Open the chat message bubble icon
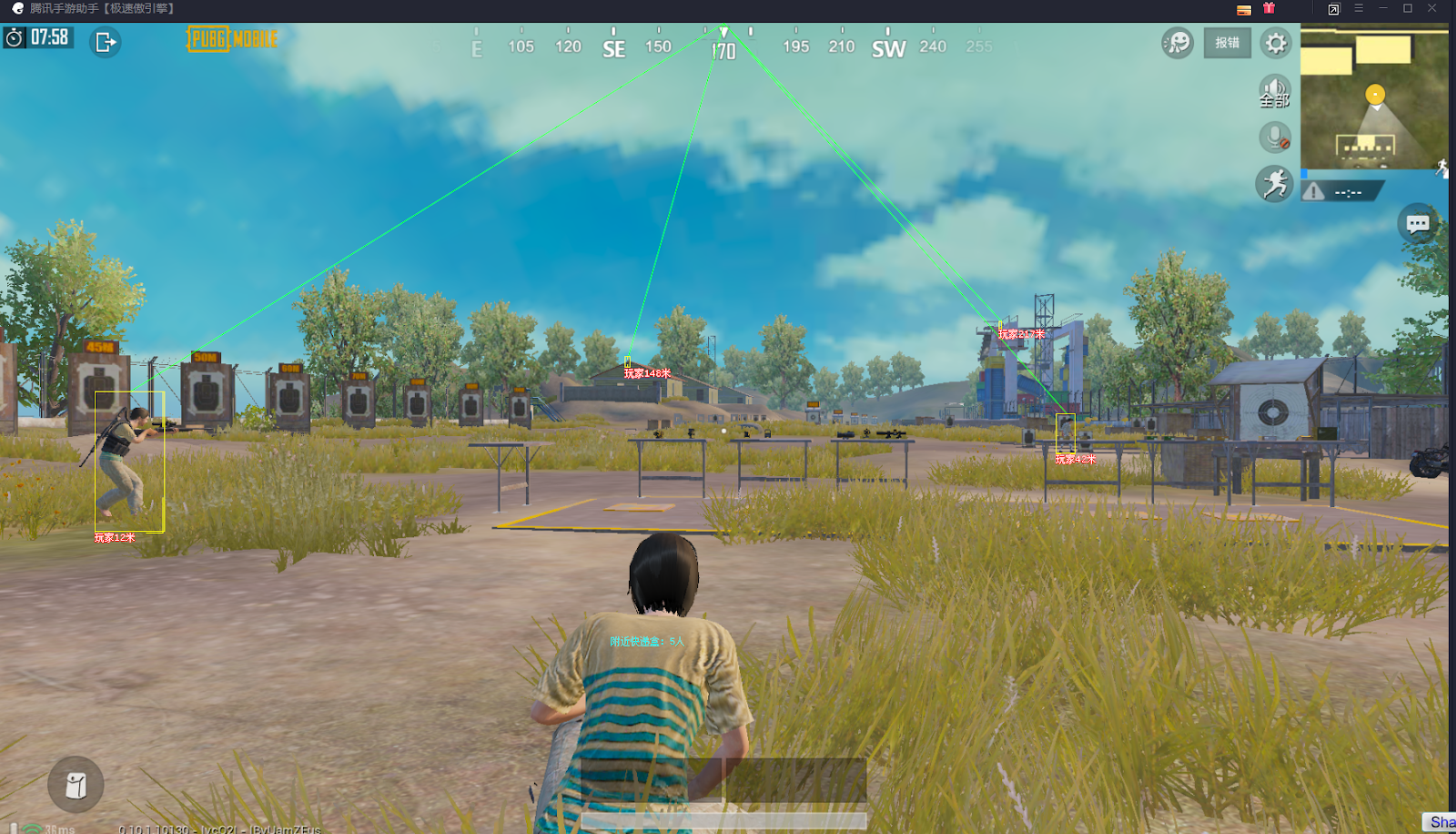This screenshot has height=834, width=1456. tap(1417, 222)
